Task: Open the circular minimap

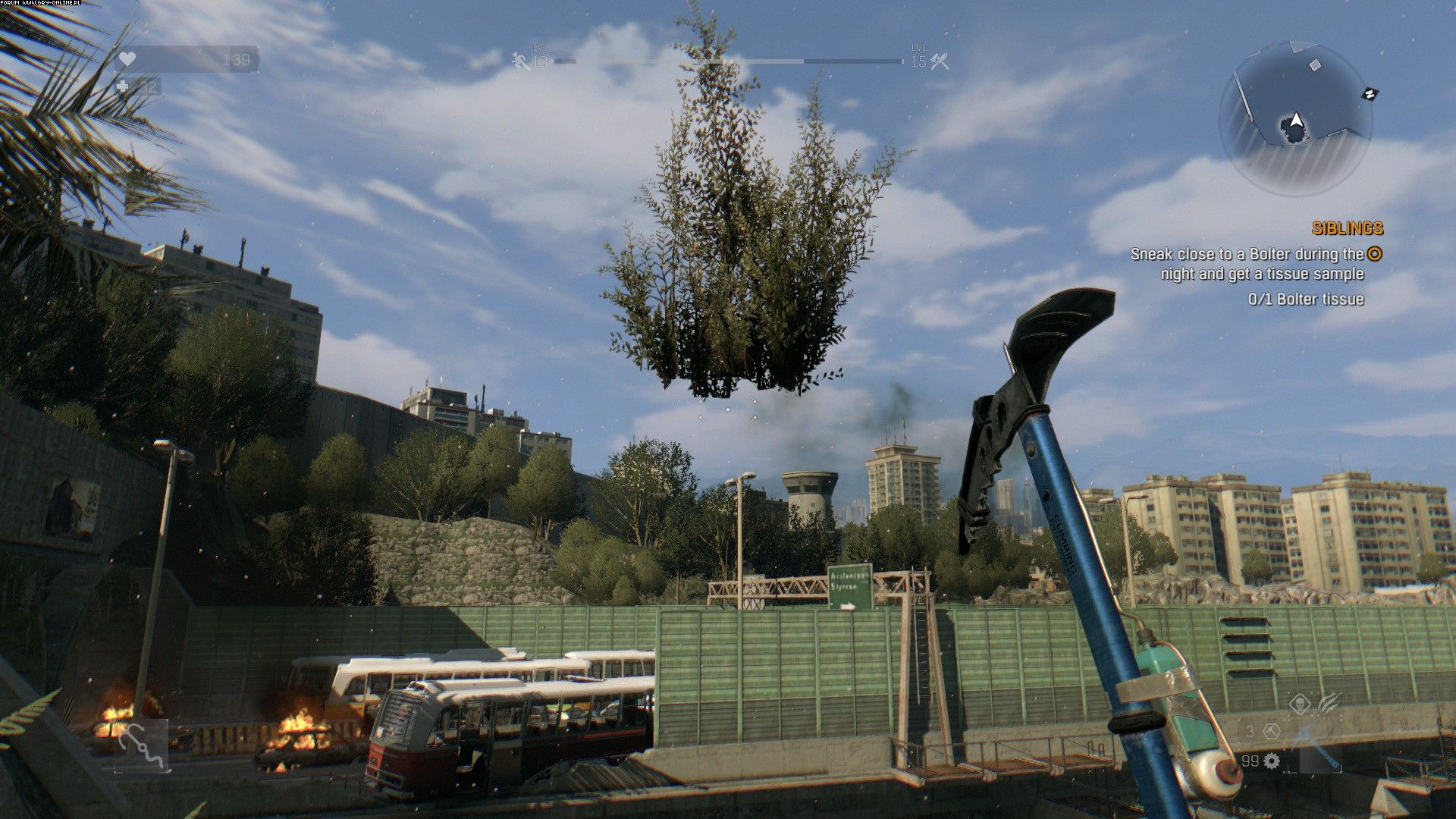Action: point(1294,119)
